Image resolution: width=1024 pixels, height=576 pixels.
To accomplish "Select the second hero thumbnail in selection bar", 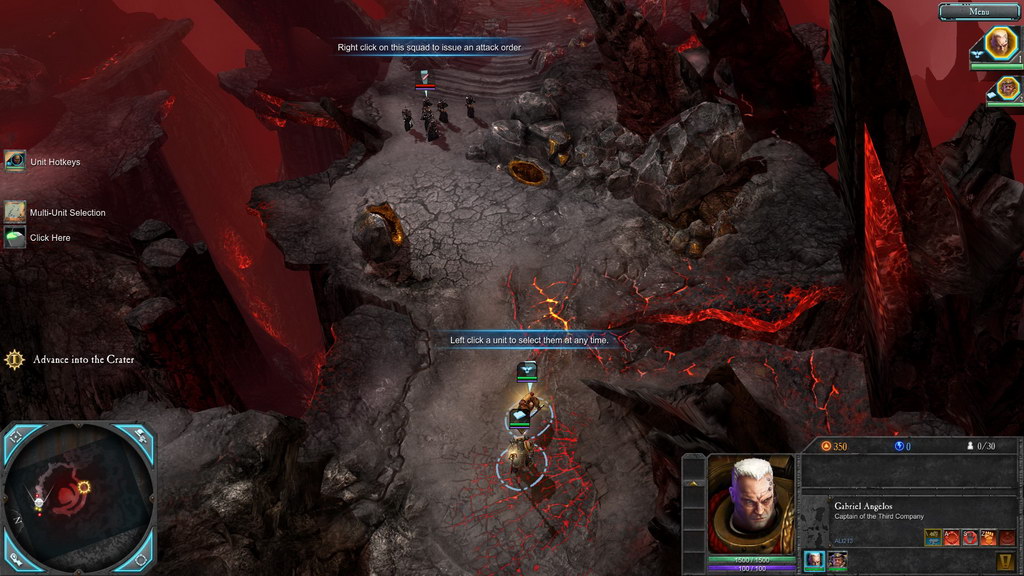I will pos(837,560).
